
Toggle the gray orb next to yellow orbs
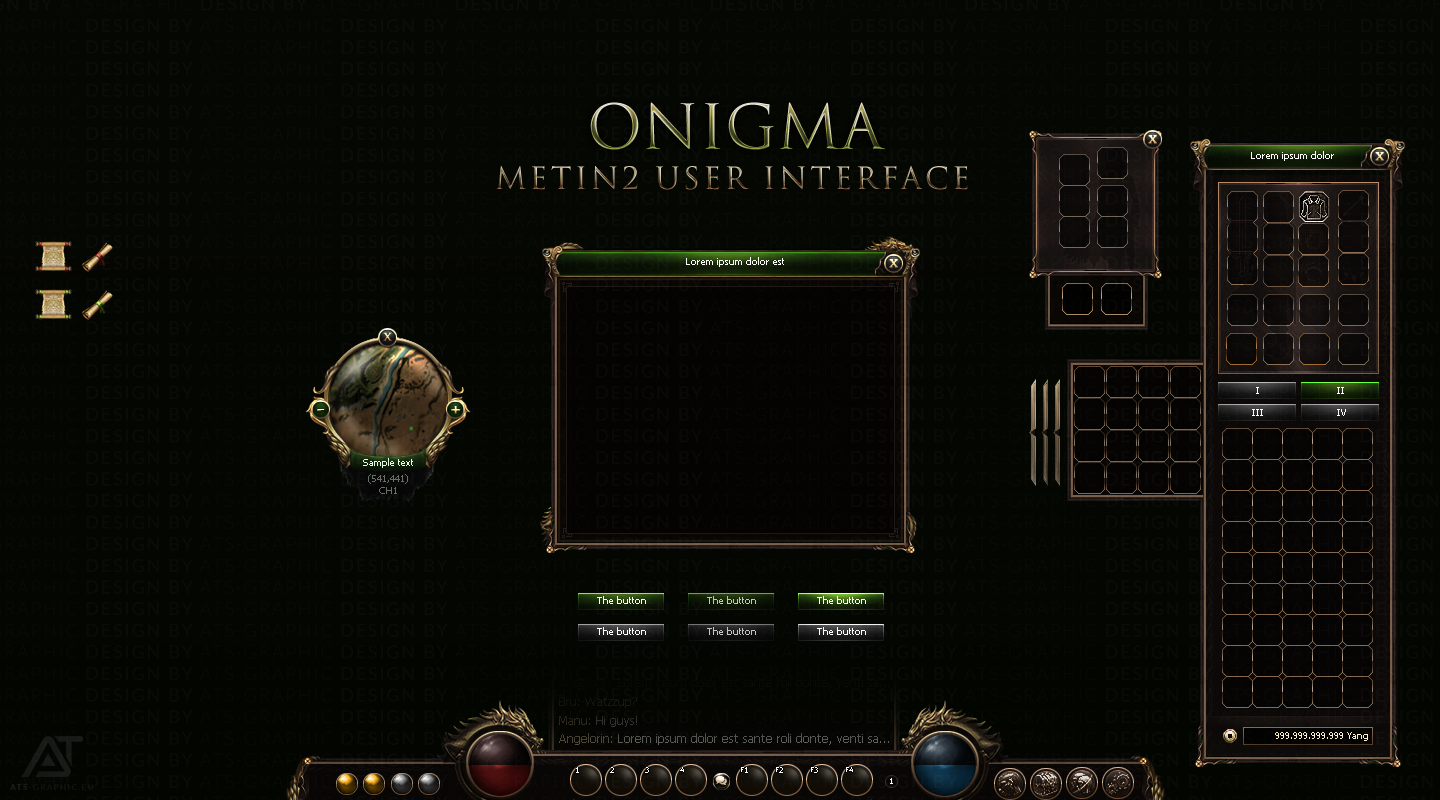(401, 783)
